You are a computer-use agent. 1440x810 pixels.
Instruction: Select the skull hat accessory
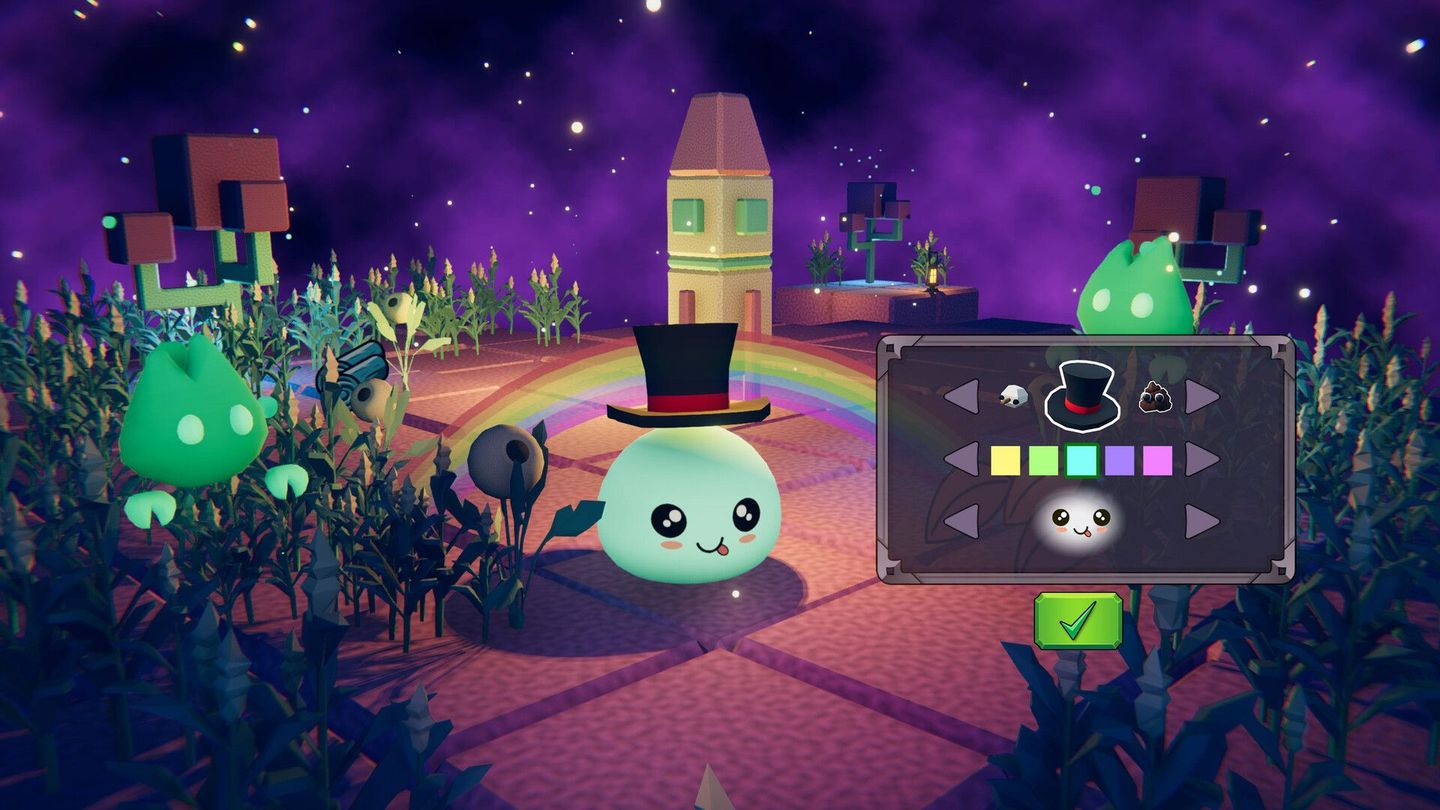(1013, 395)
